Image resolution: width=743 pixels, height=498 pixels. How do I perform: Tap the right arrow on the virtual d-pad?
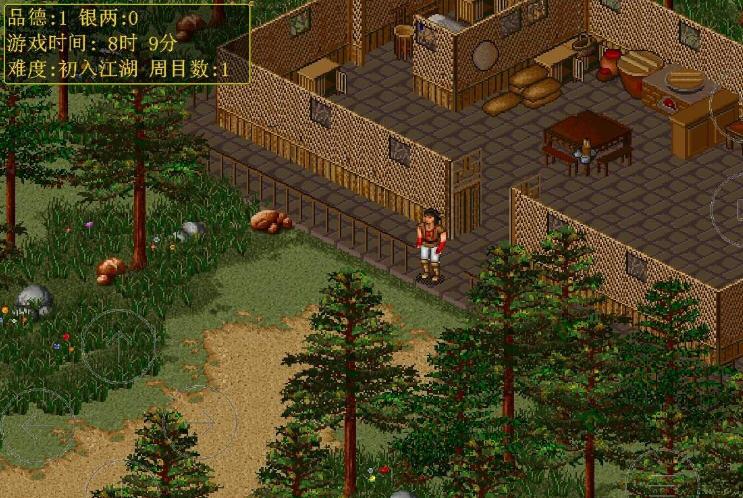pos(200,424)
